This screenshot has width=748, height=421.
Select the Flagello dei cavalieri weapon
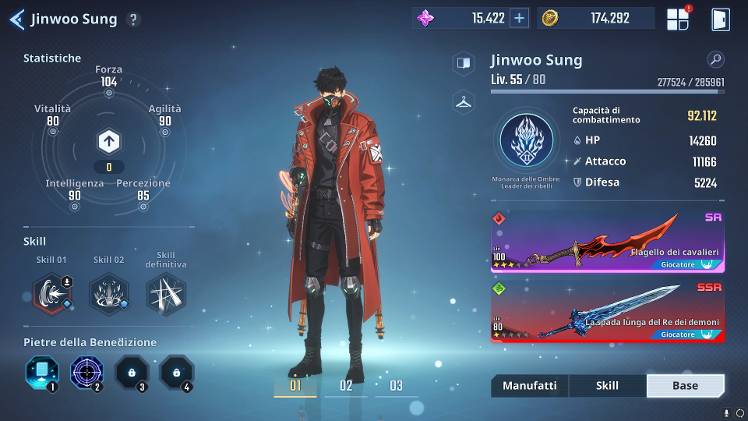pyautogui.click(x=607, y=242)
